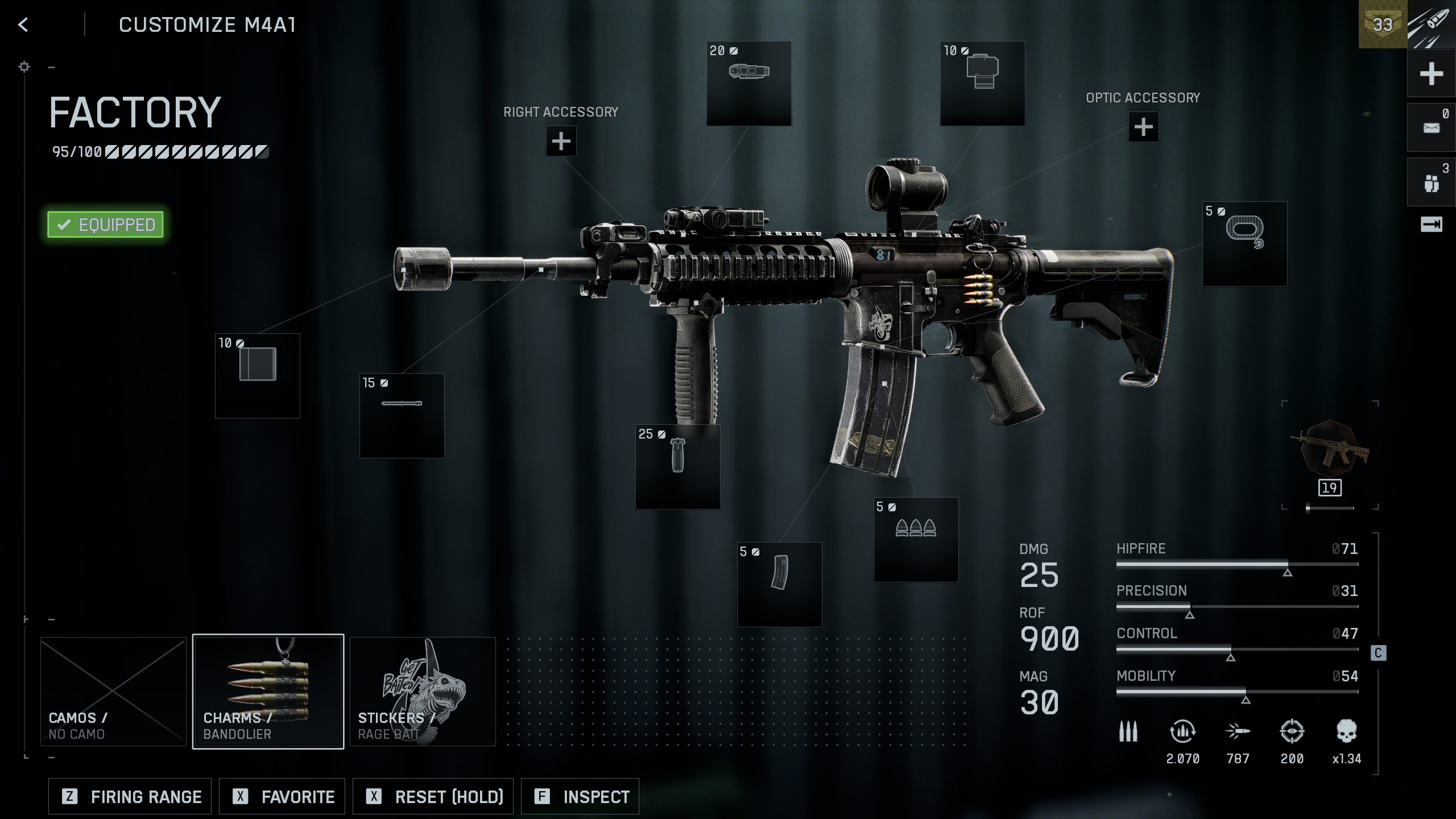Screen dimensions: 1456x819
Task: Select the sling attachment slot near the stock
Action: click(x=1244, y=244)
